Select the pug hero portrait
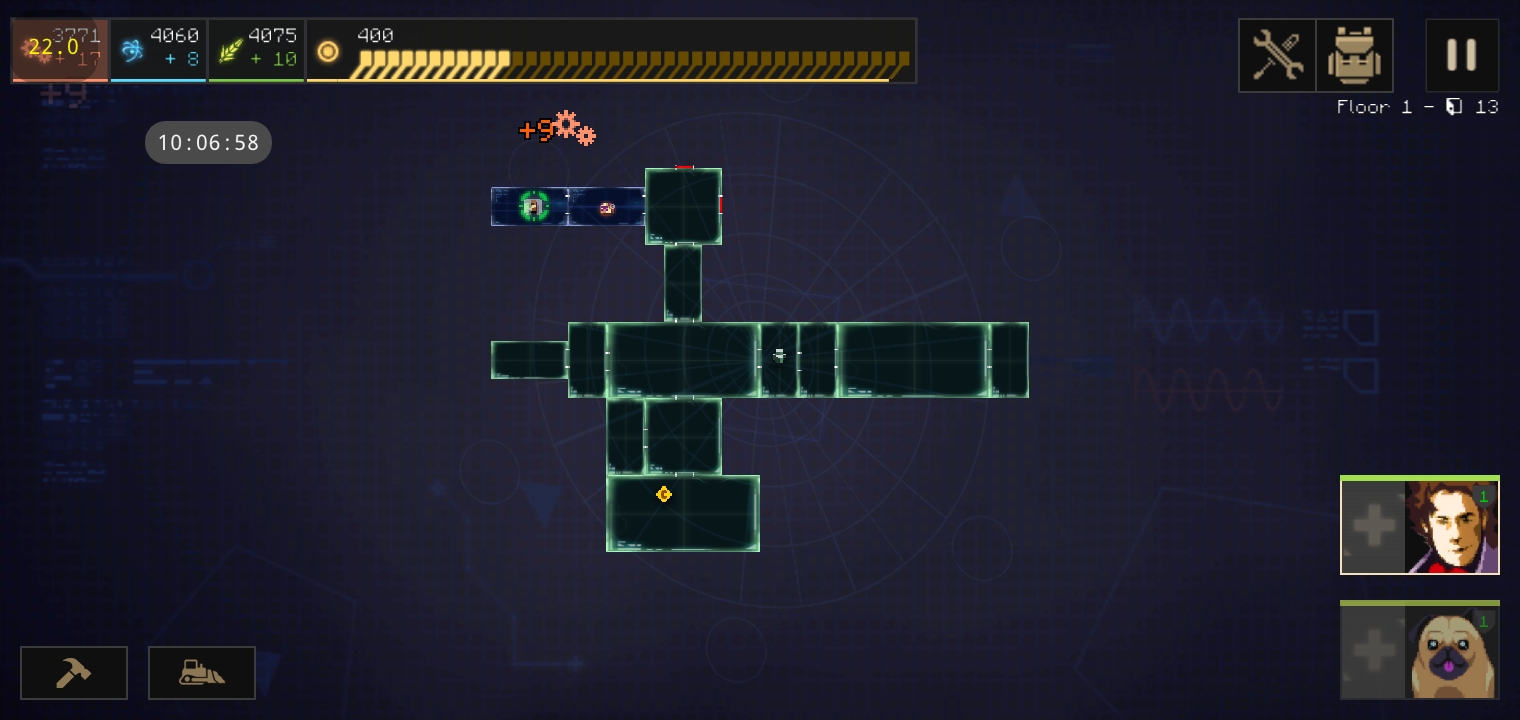The height and width of the screenshot is (720, 1520). tap(1452, 652)
